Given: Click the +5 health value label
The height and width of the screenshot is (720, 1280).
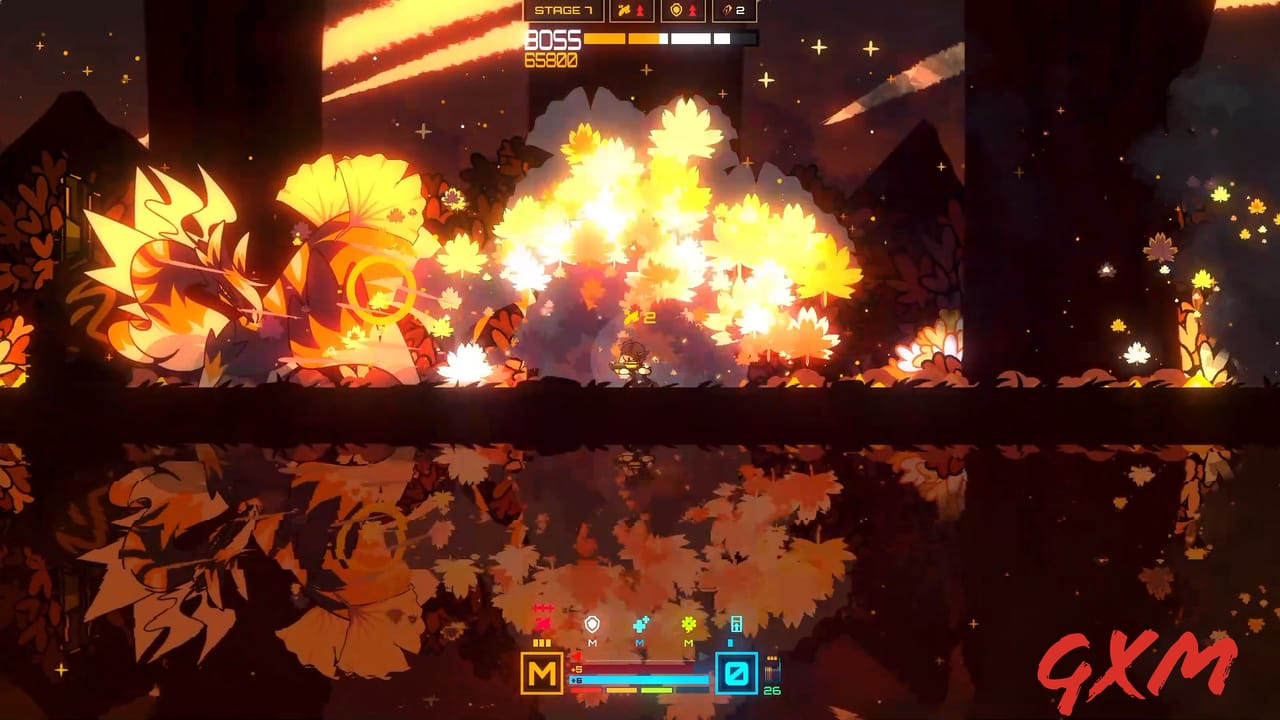Looking at the screenshot, I should (578, 668).
